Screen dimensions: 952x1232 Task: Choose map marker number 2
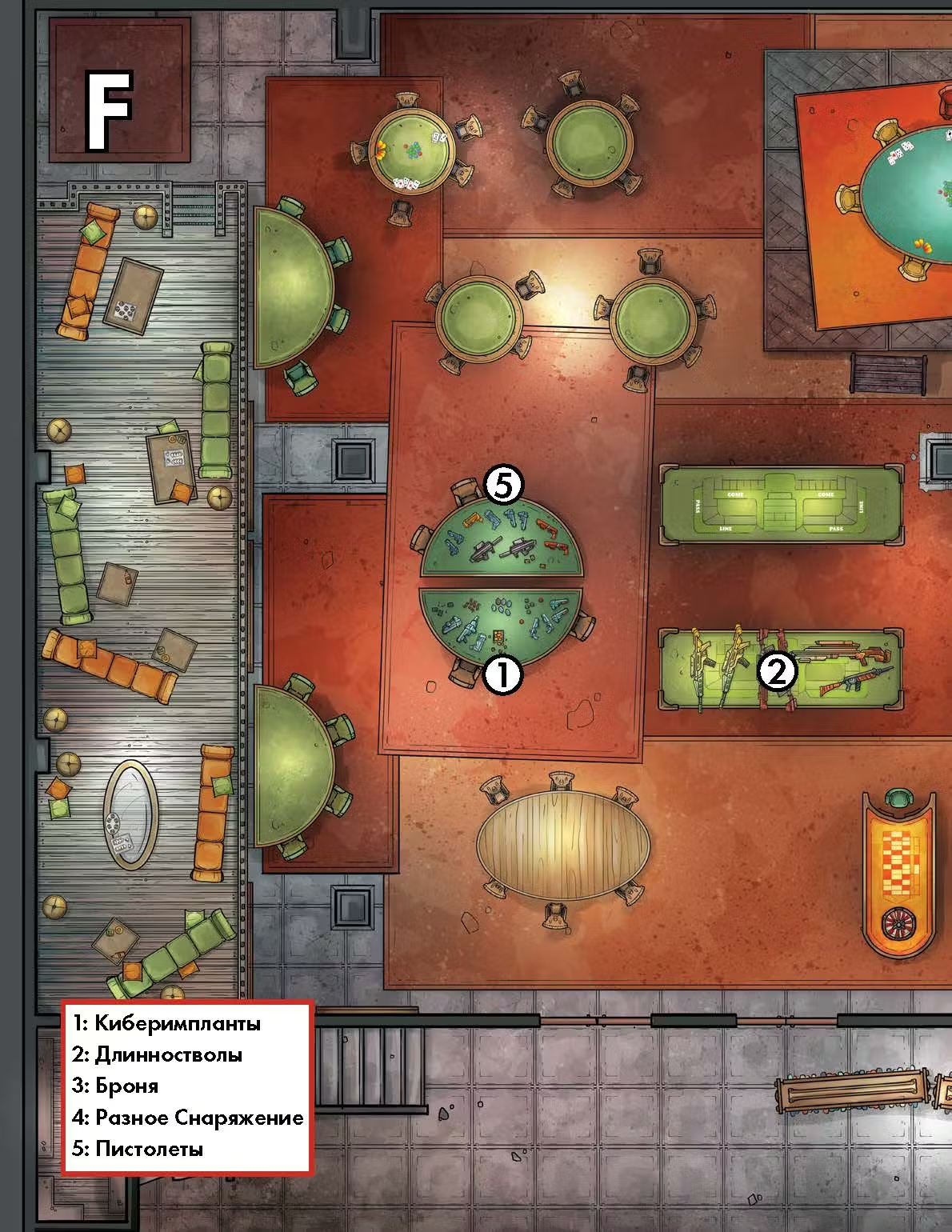pos(777,670)
